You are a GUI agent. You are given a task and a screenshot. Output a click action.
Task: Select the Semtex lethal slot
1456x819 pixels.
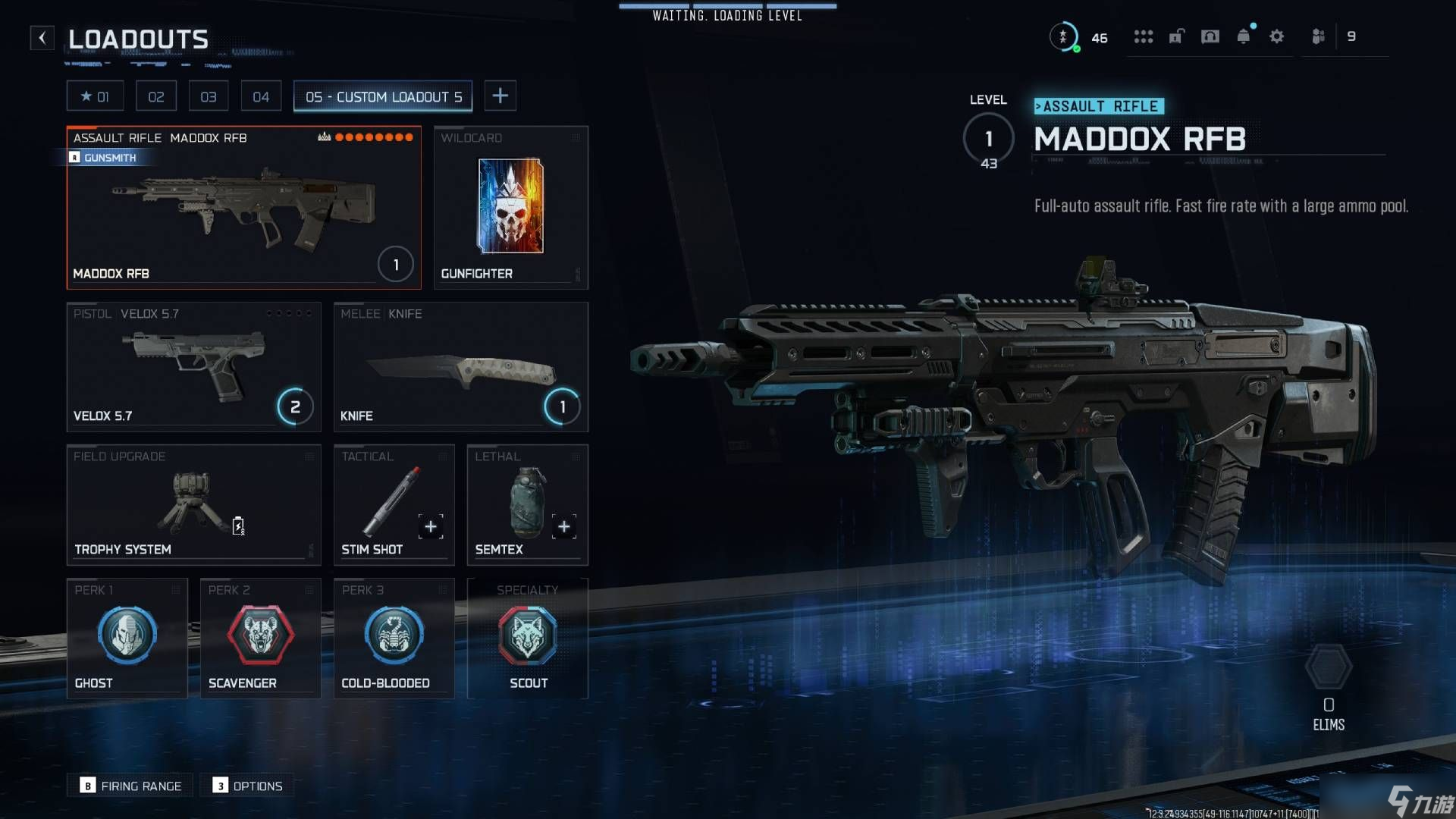pyautogui.click(x=527, y=505)
